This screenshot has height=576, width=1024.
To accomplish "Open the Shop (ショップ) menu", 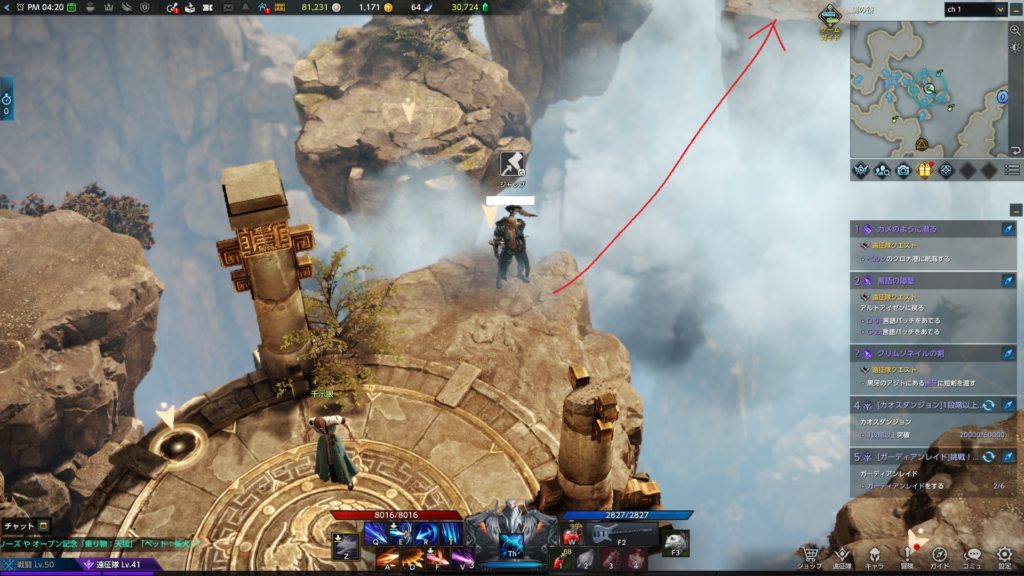I will pyautogui.click(x=809, y=555).
